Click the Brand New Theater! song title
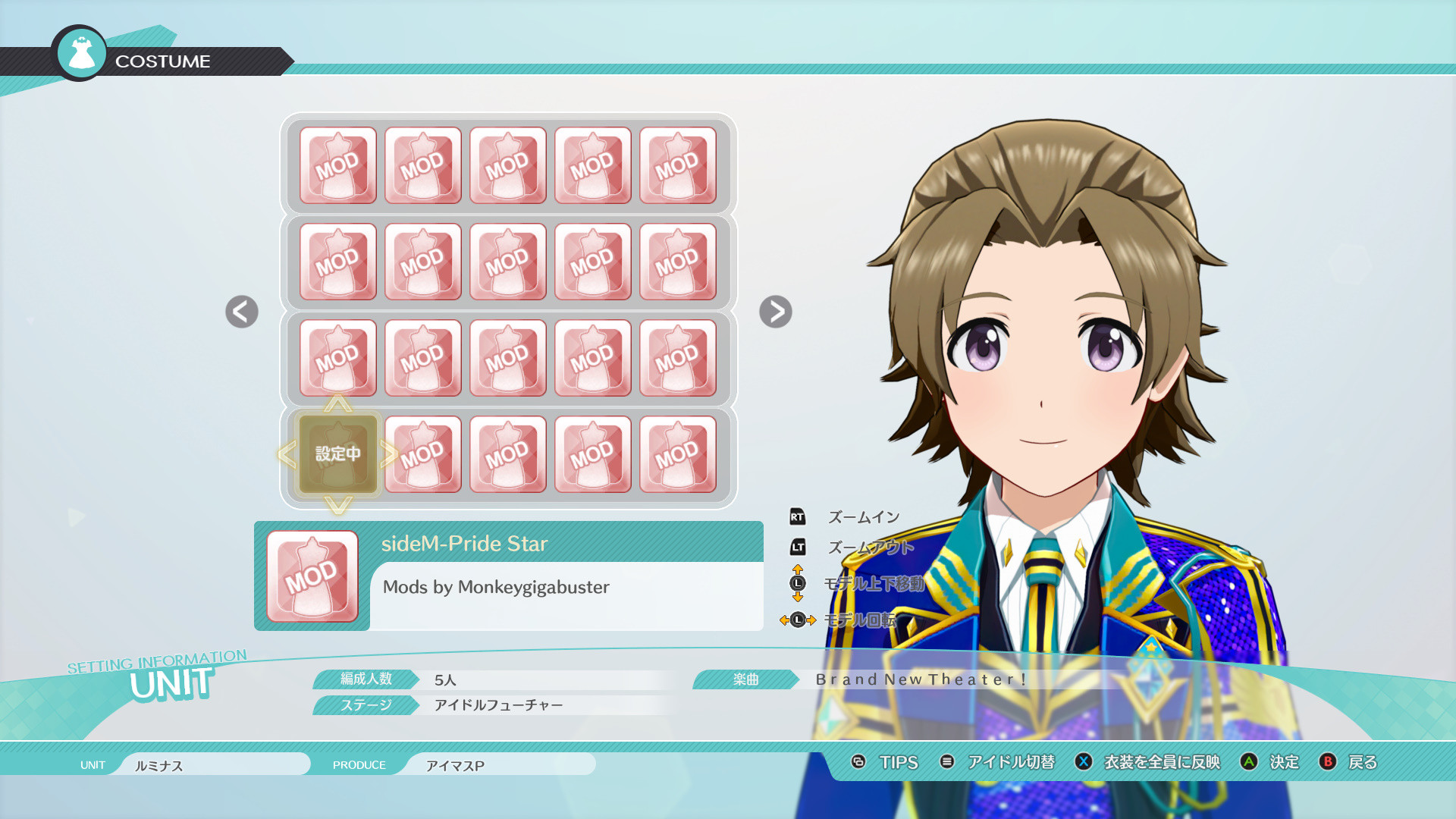Image resolution: width=1456 pixels, height=819 pixels. coord(920,680)
